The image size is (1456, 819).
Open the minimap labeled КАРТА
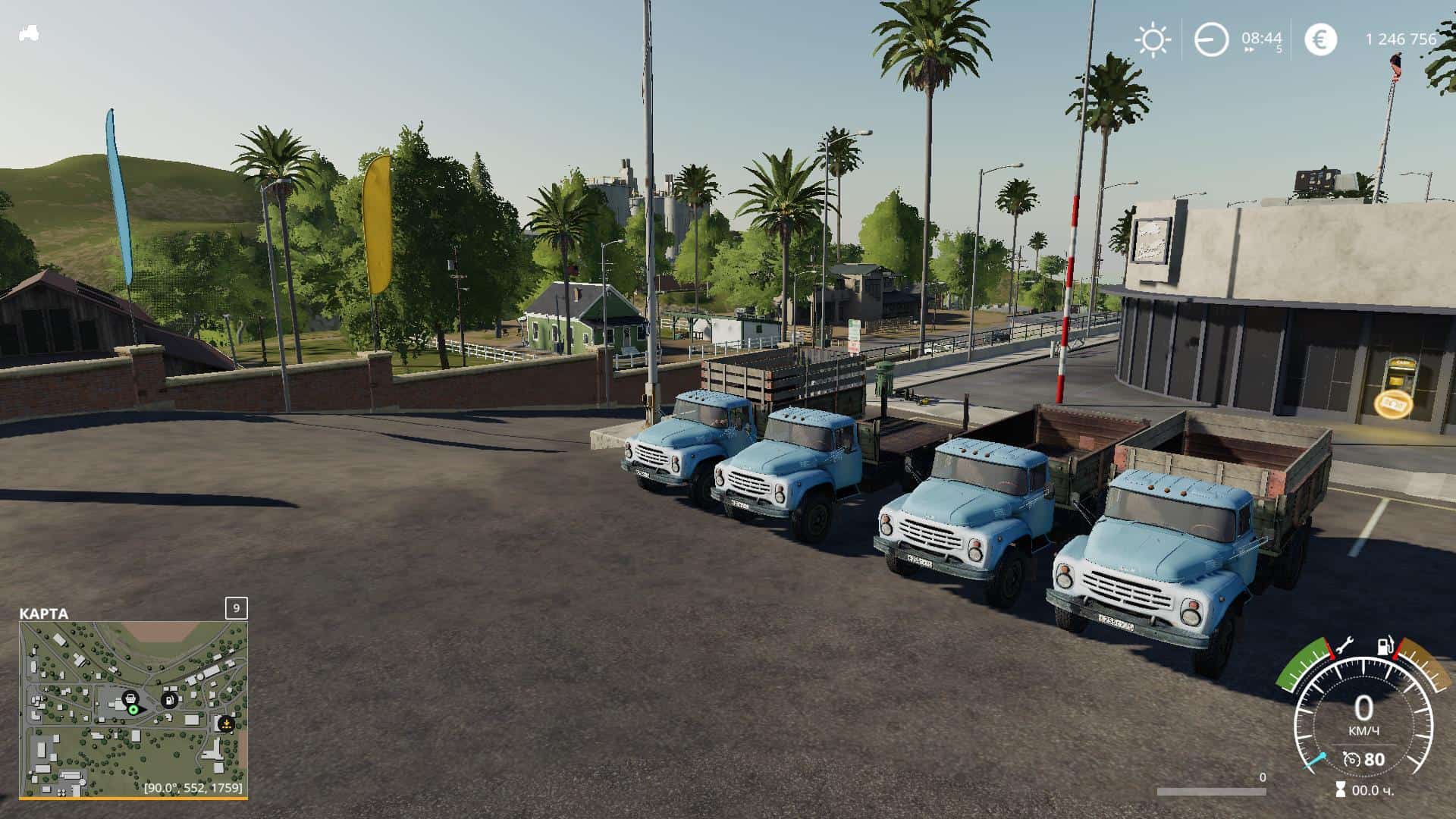pos(133,709)
